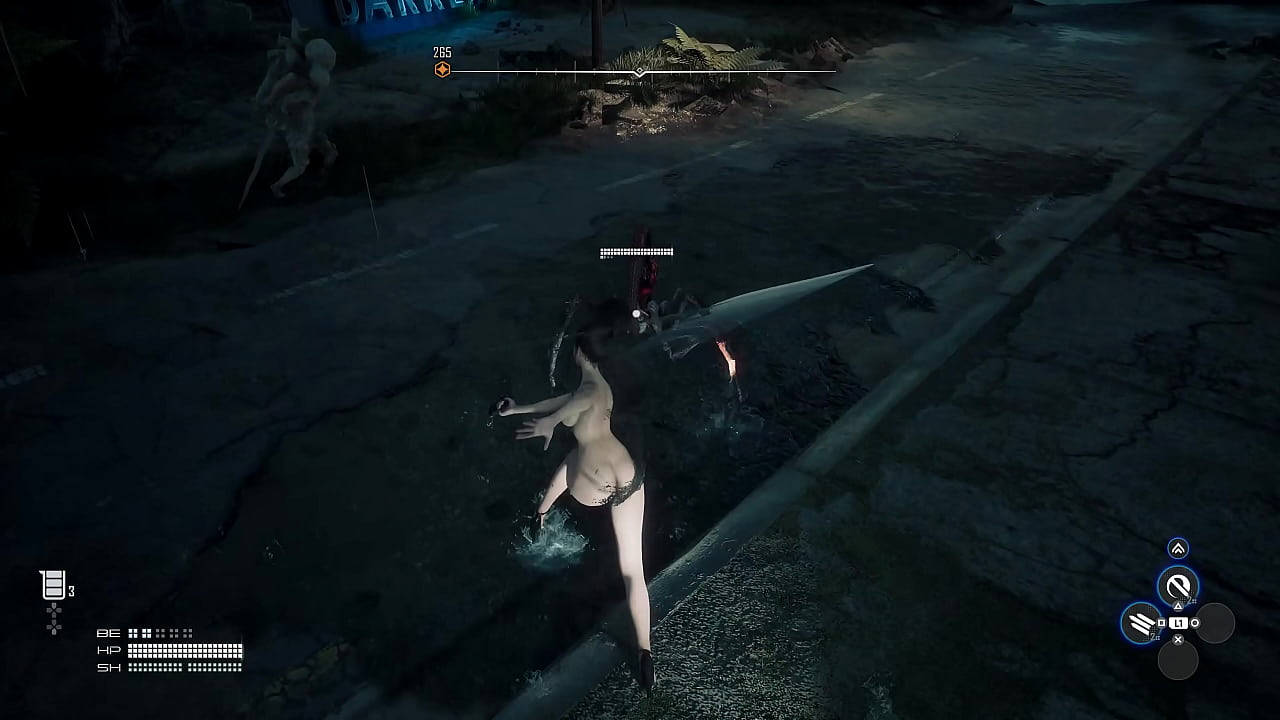
Task: Toggle the empty circle skill slot
Action: 1216,624
